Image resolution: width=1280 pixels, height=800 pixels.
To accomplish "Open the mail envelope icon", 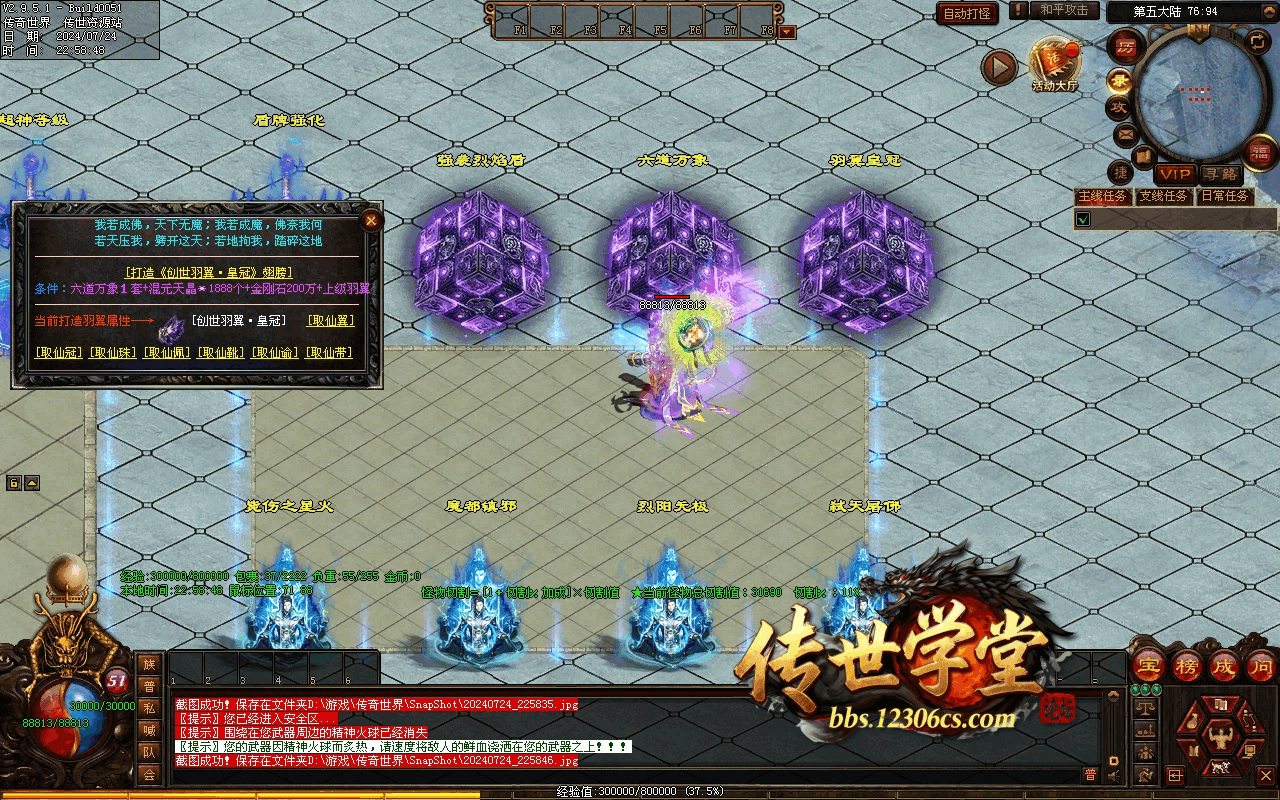I will pyautogui.click(x=1126, y=133).
